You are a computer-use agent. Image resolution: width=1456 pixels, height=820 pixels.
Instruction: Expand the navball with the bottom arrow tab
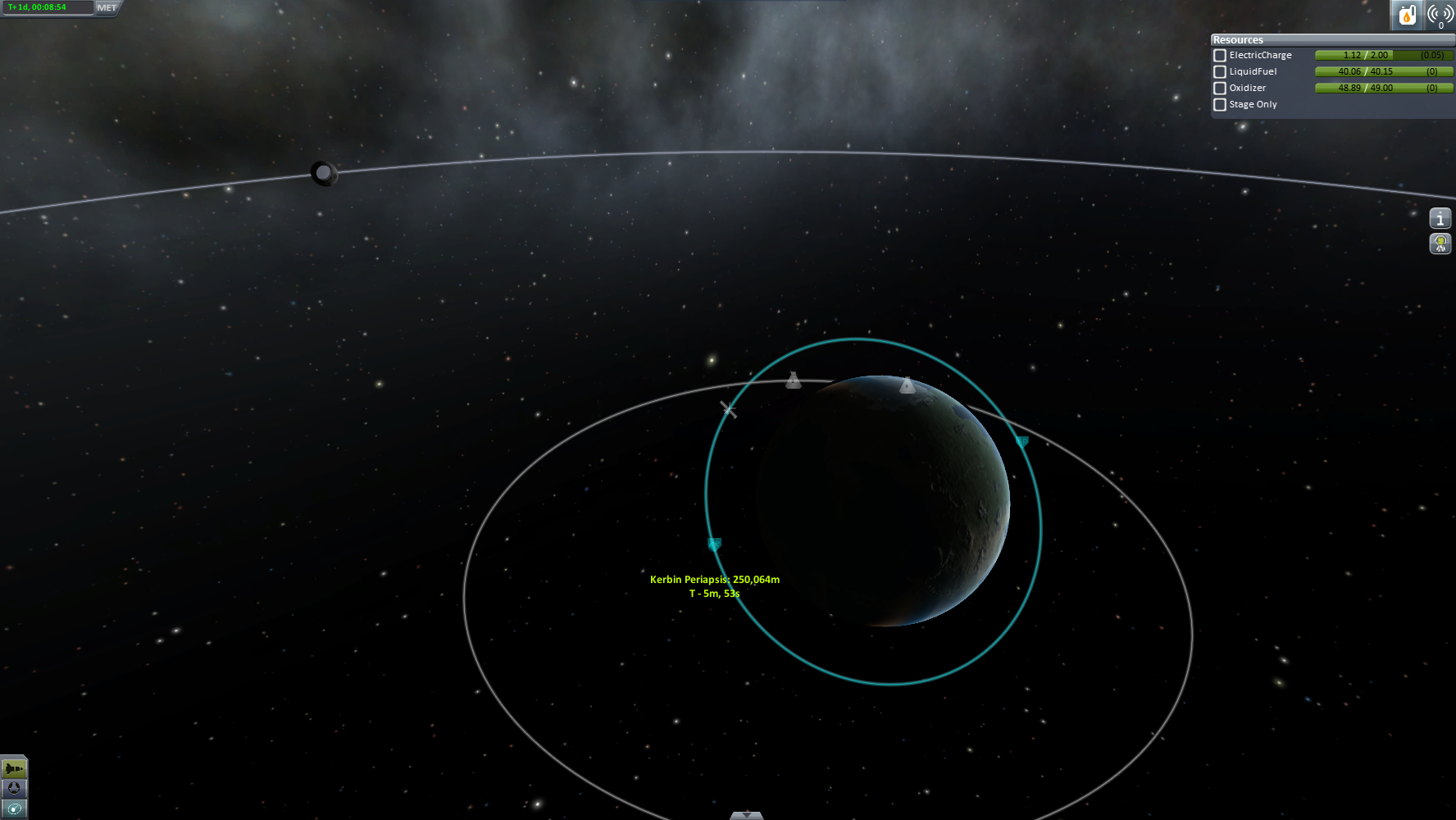(x=746, y=815)
